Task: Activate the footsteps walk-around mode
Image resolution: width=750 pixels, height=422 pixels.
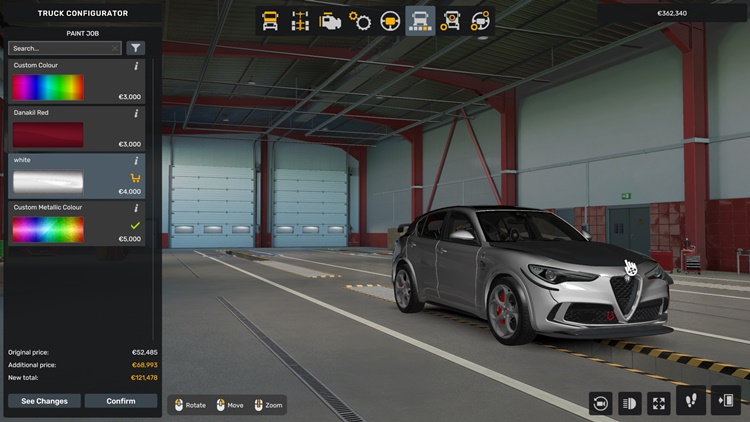Action: coord(691,401)
